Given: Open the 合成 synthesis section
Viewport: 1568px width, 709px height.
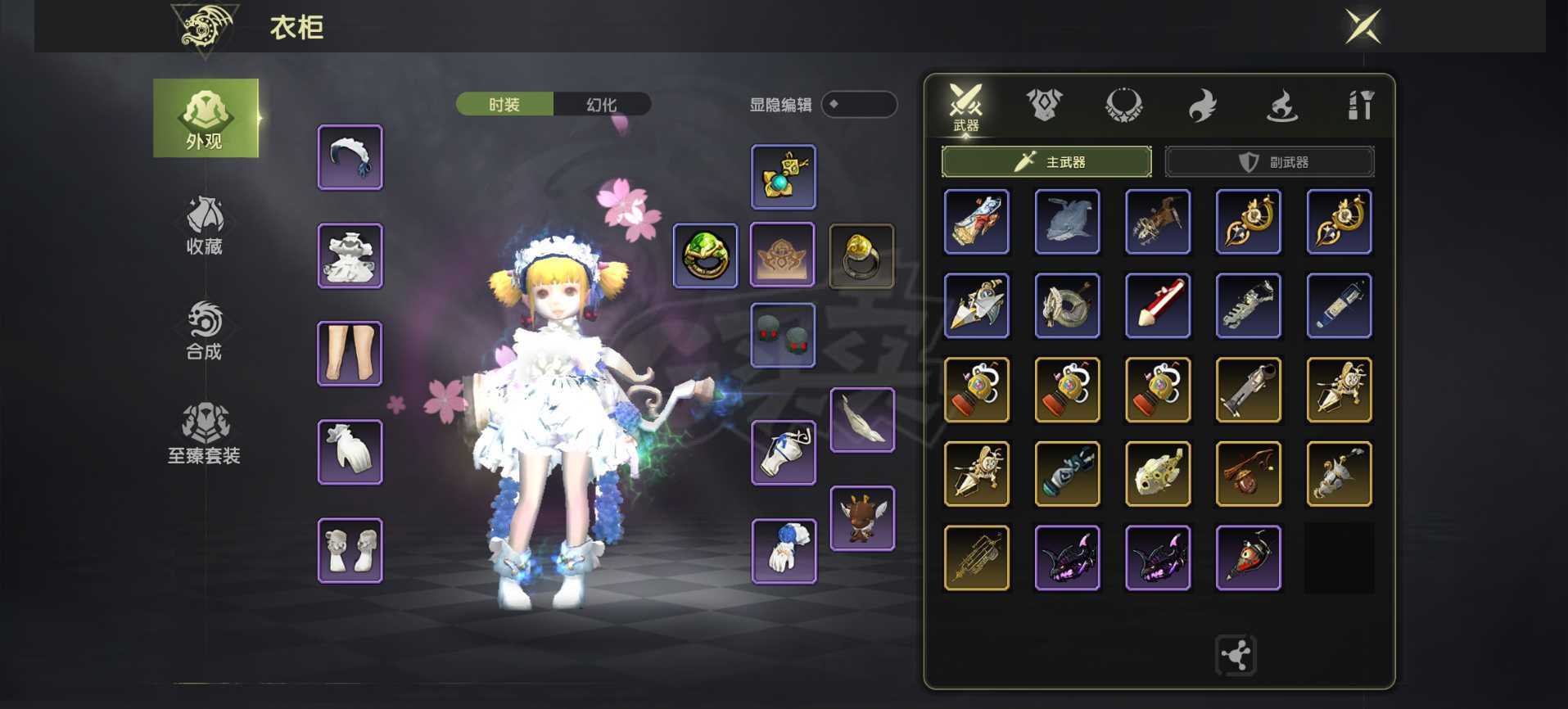Looking at the screenshot, I should tap(205, 331).
